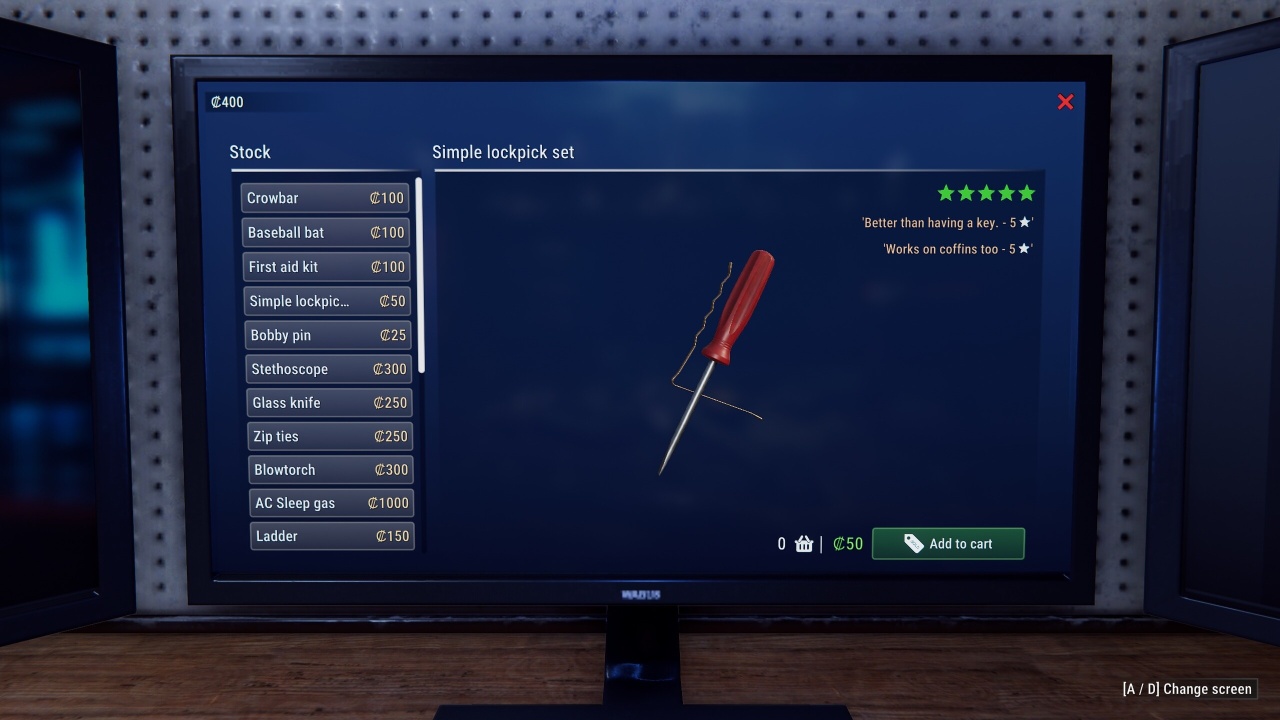
Task: Choose the Stethoscope from stock
Action: pyautogui.click(x=329, y=369)
